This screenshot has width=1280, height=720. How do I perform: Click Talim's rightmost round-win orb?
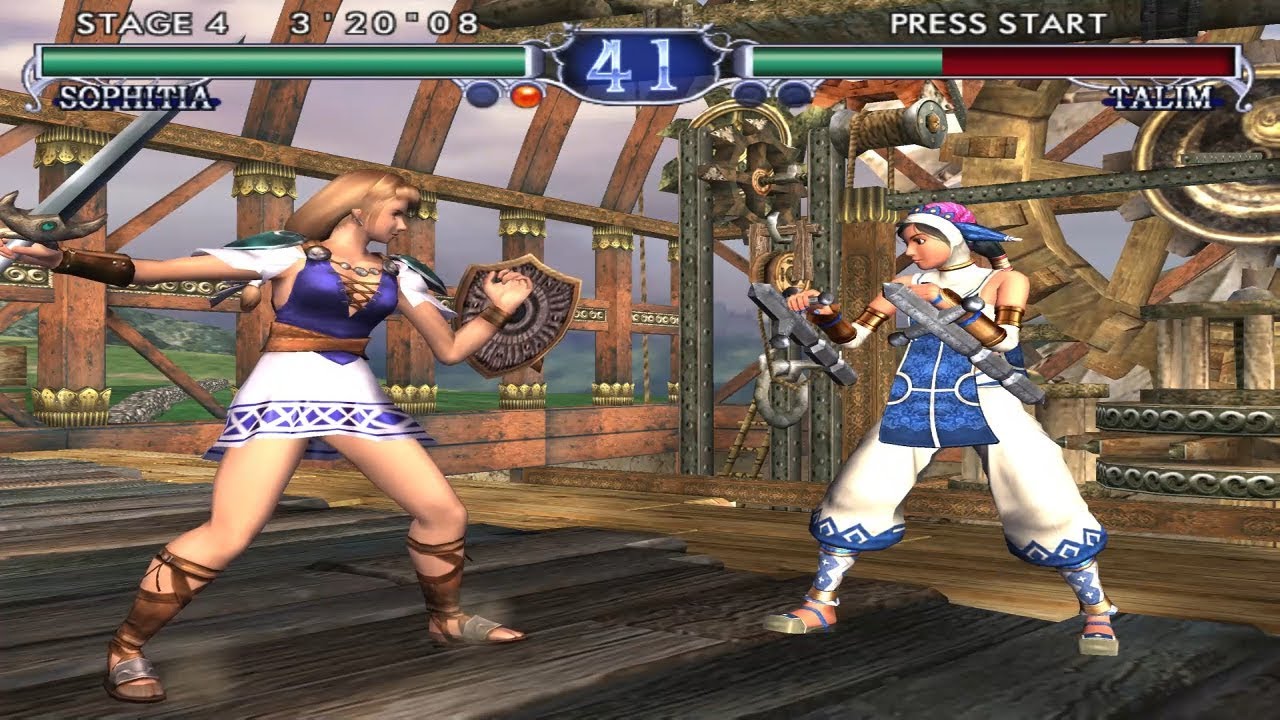(797, 92)
